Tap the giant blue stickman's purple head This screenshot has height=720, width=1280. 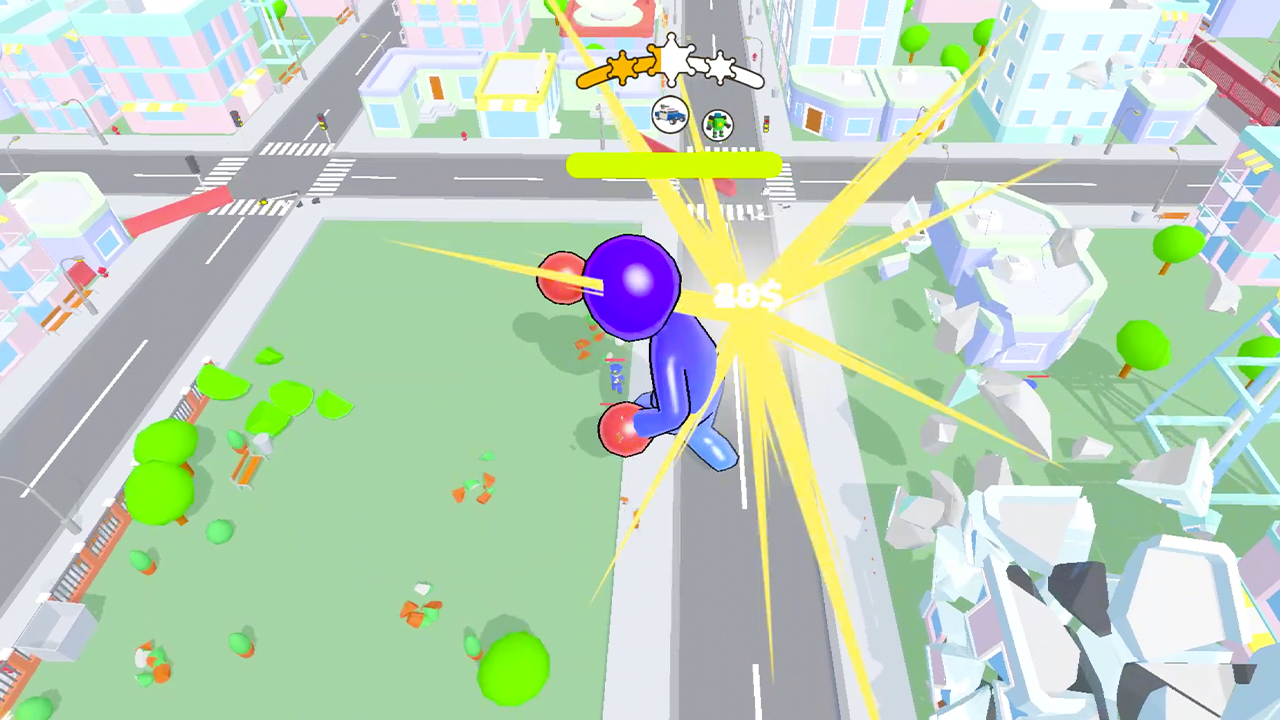[632, 285]
